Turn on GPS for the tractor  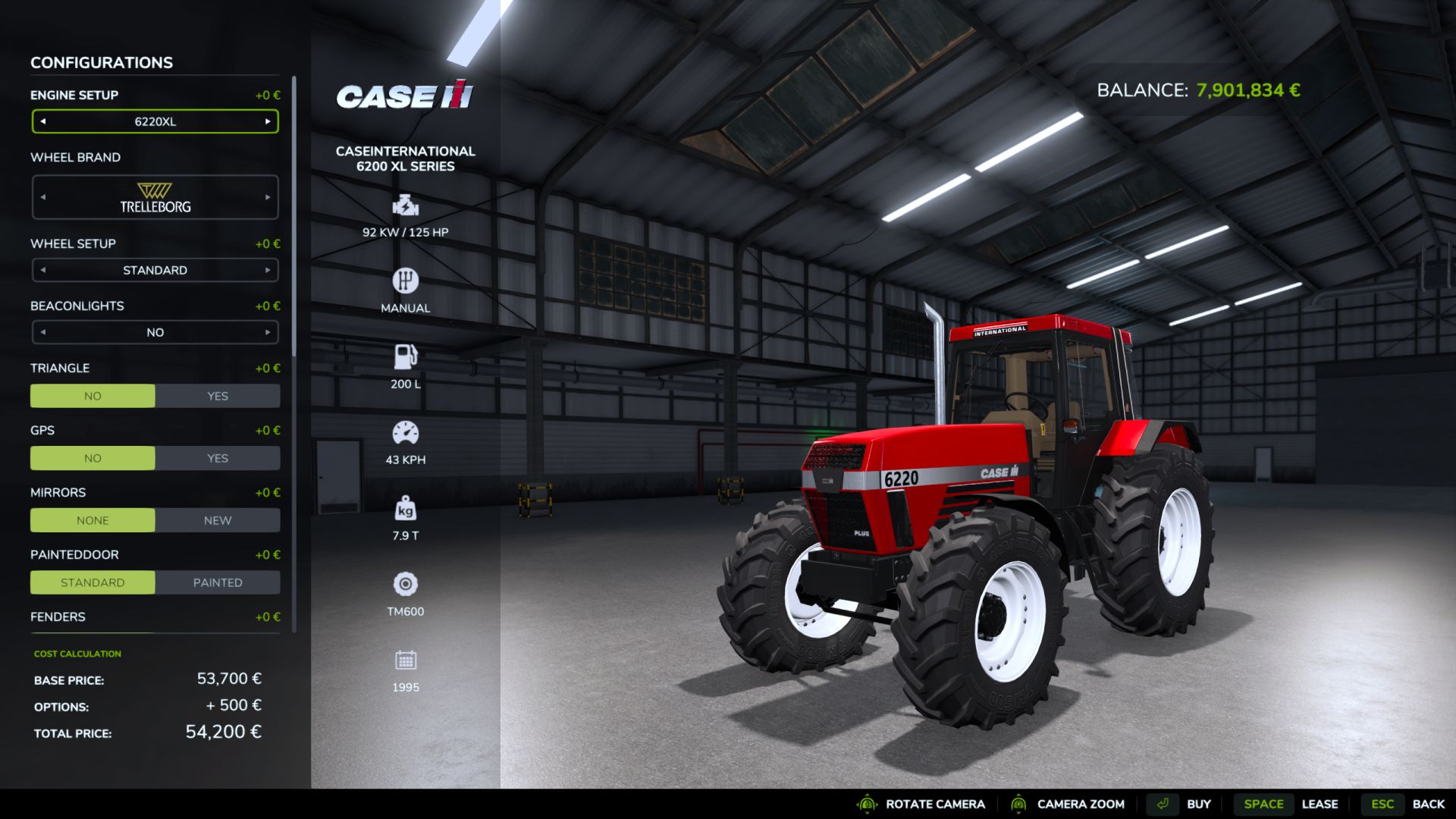click(217, 458)
